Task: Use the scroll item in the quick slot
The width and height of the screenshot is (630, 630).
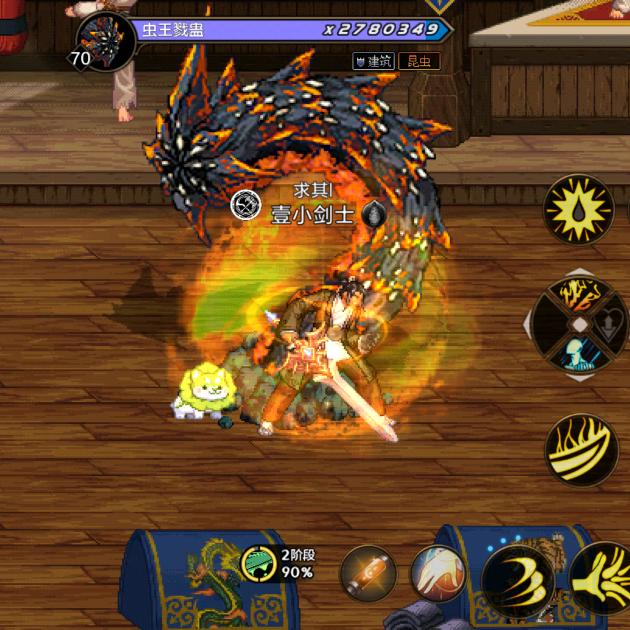Action: click(367, 574)
